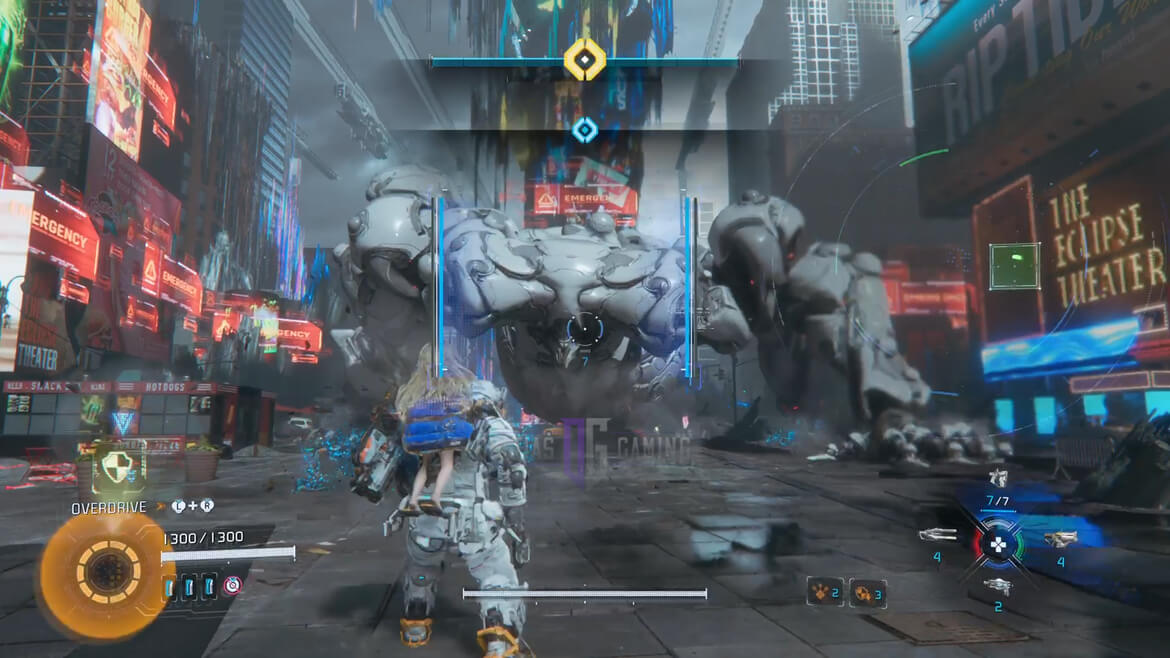Select the weapon with 2 ammo
Screen dimensions: 1170x658
997,586
